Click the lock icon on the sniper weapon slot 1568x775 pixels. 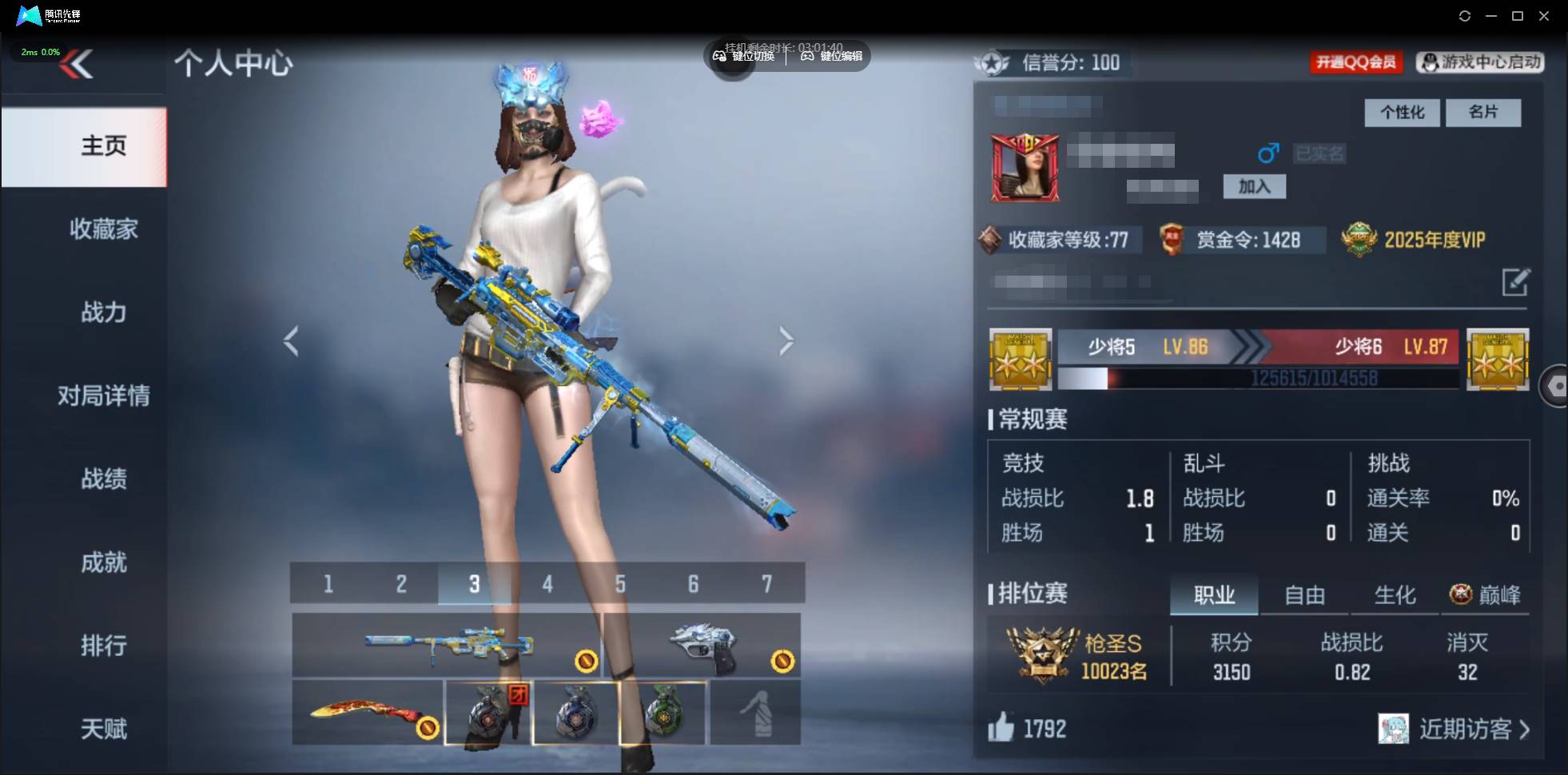point(586,662)
